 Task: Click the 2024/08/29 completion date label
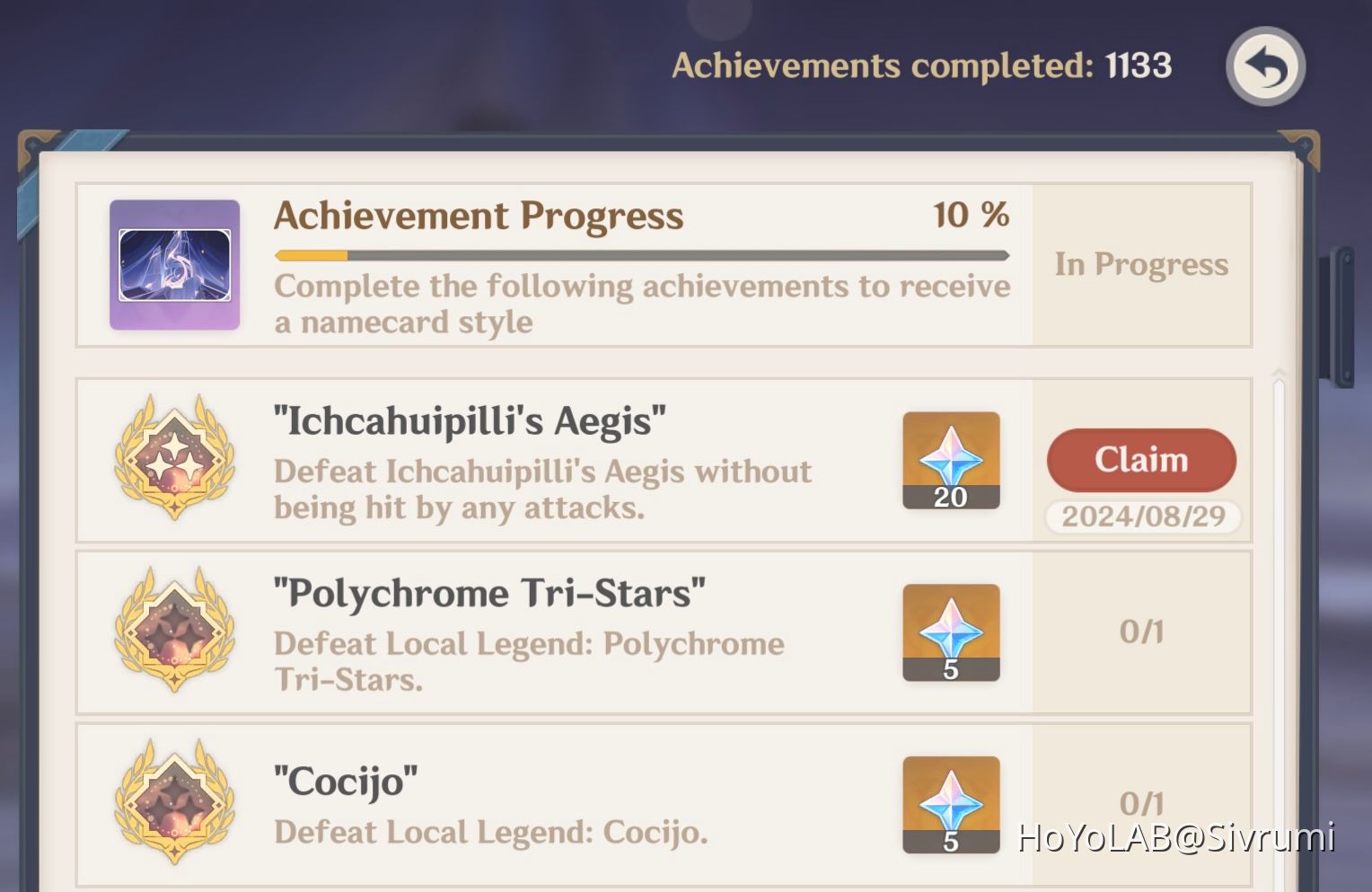click(1142, 517)
